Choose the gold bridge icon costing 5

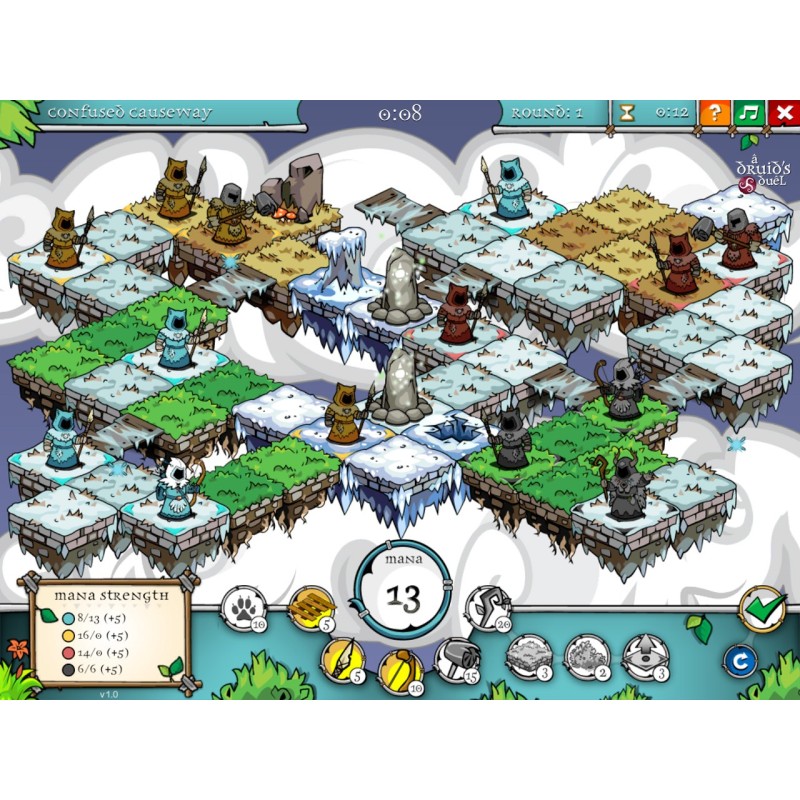(x=308, y=606)
